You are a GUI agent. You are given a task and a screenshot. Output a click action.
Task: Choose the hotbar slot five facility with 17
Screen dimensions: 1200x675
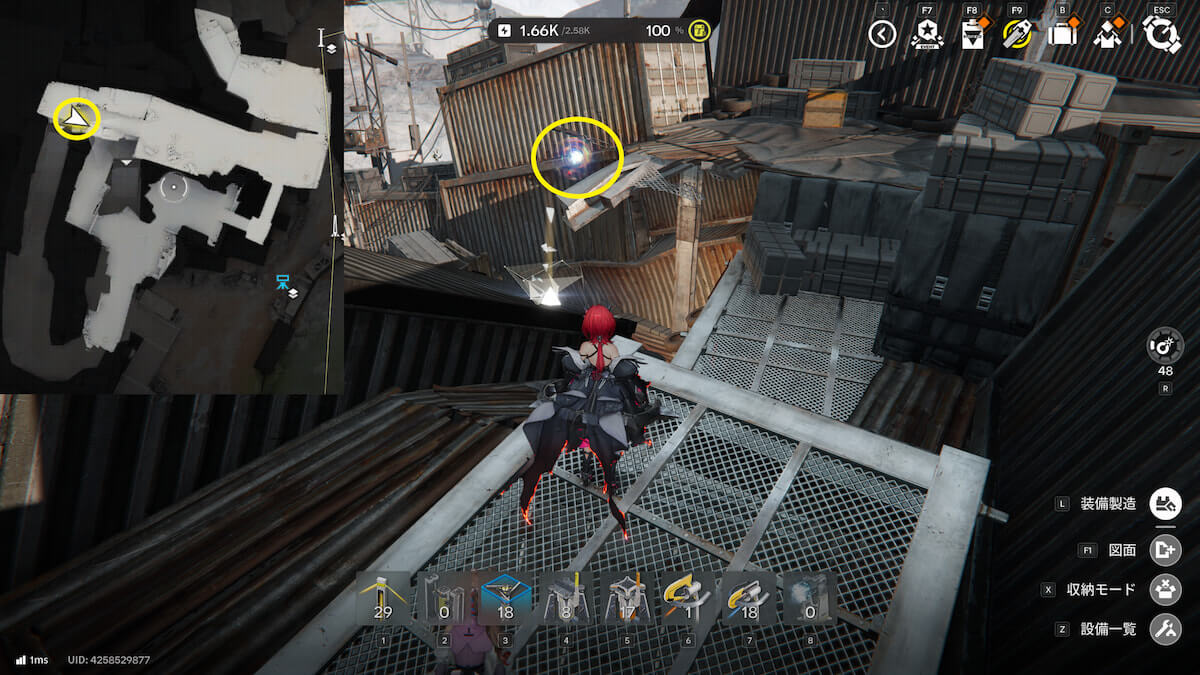tap(625, 598)
